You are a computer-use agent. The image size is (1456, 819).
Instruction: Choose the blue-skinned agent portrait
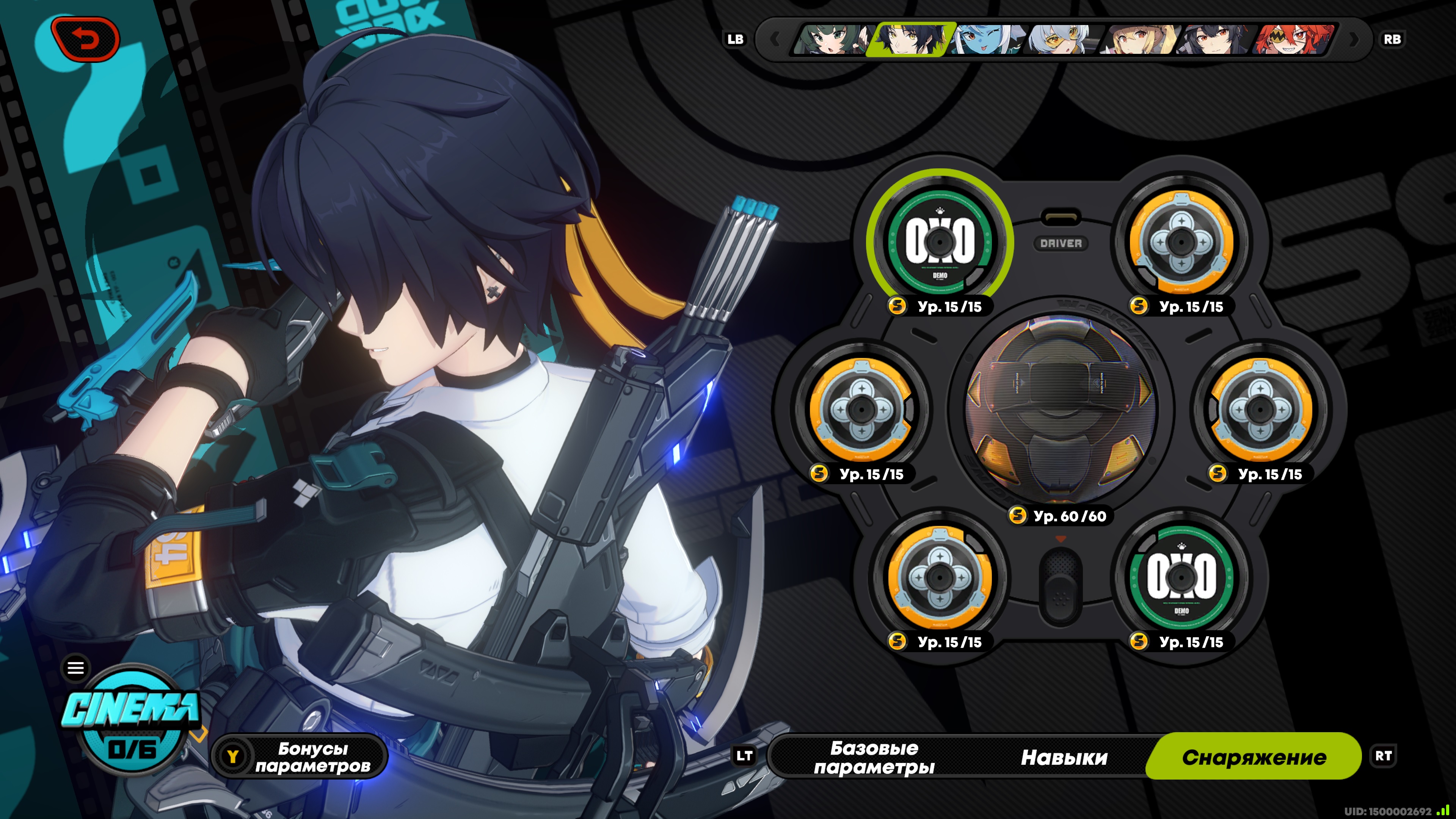pyautogui.click(x=986, y=39)
